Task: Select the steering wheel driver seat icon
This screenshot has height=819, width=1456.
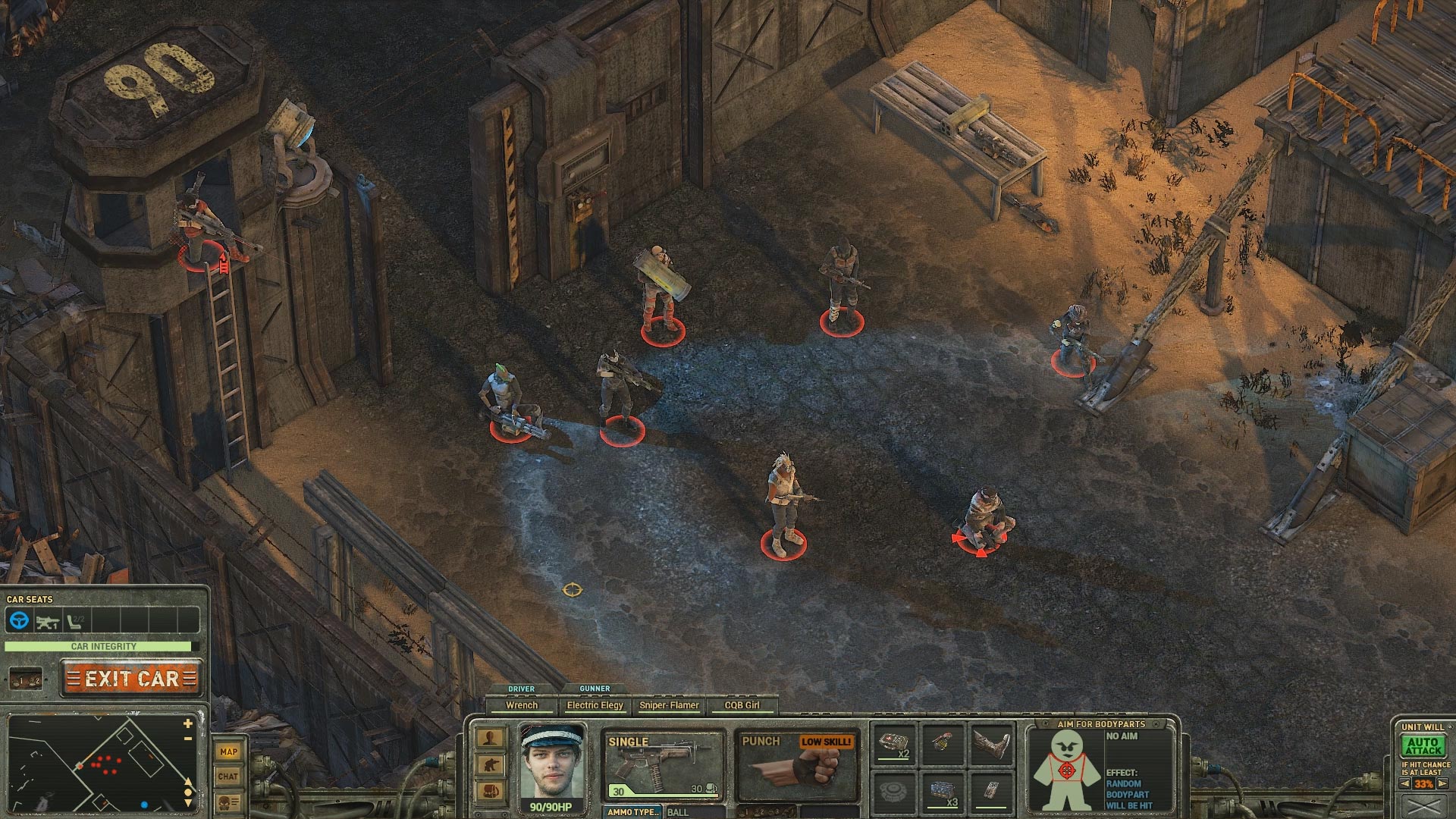Action: (x=18, y=620)
